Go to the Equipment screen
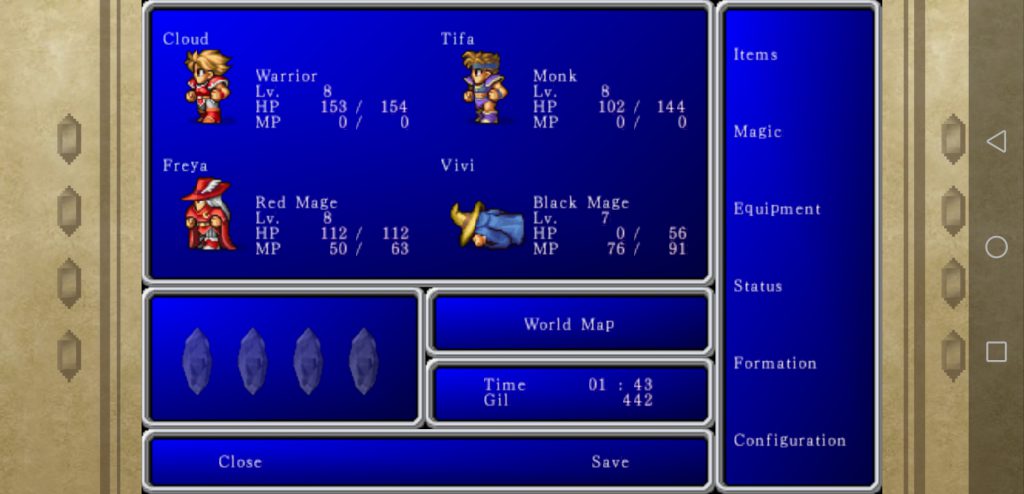 [x=777, y=209]
